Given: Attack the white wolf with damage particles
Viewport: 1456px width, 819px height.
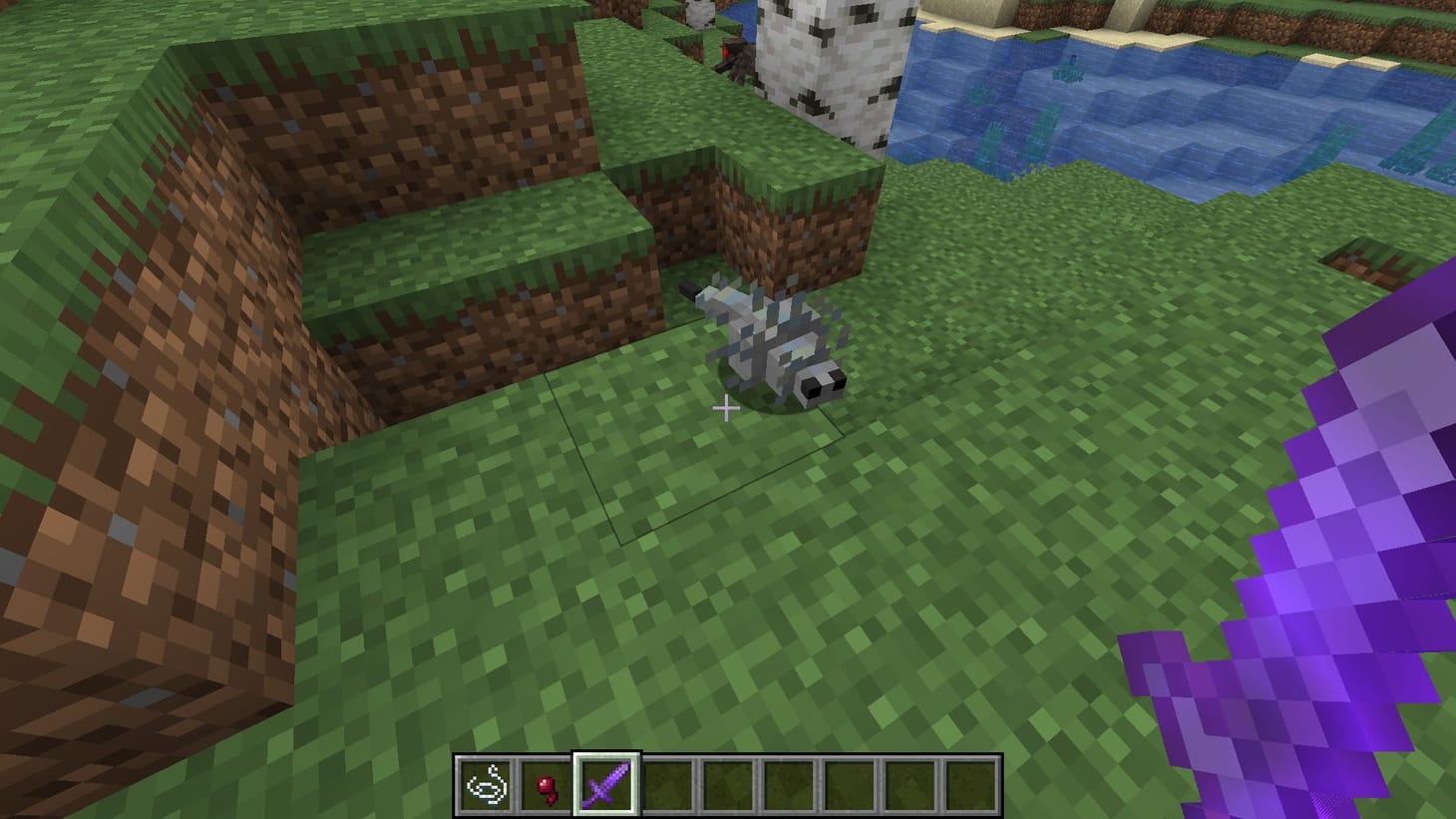Looking at the screenshot, I should click(x=783, y=344).
